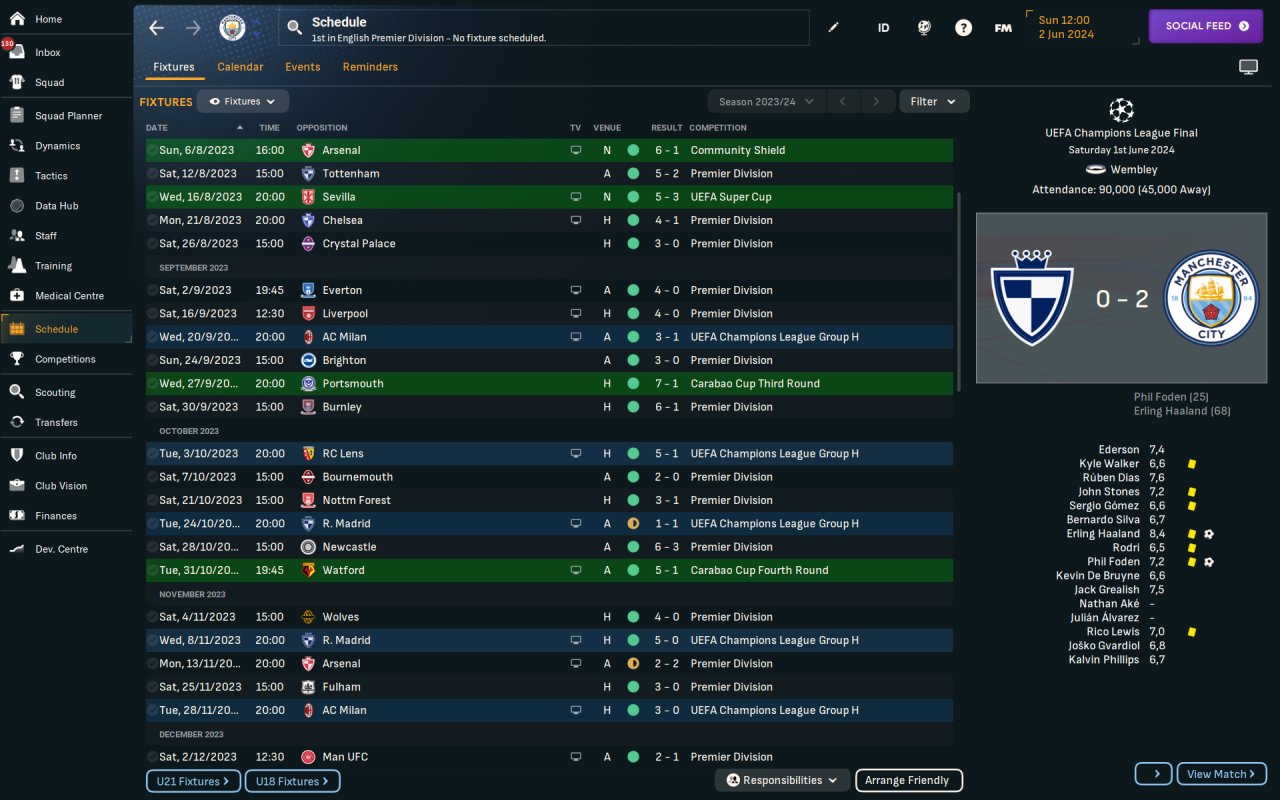Click the View Match button
This screenshot has height=800, width=1280.
click(1221, 774)
